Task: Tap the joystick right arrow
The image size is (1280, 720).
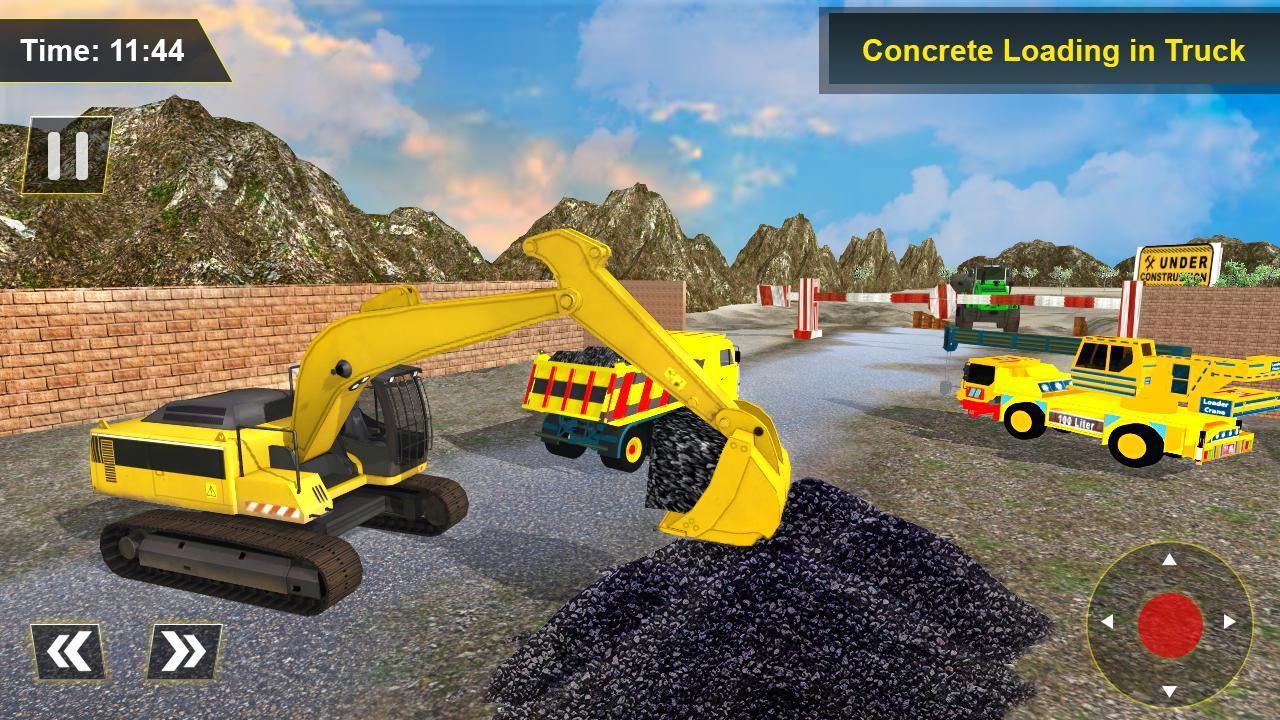Action: [1229, 620]
